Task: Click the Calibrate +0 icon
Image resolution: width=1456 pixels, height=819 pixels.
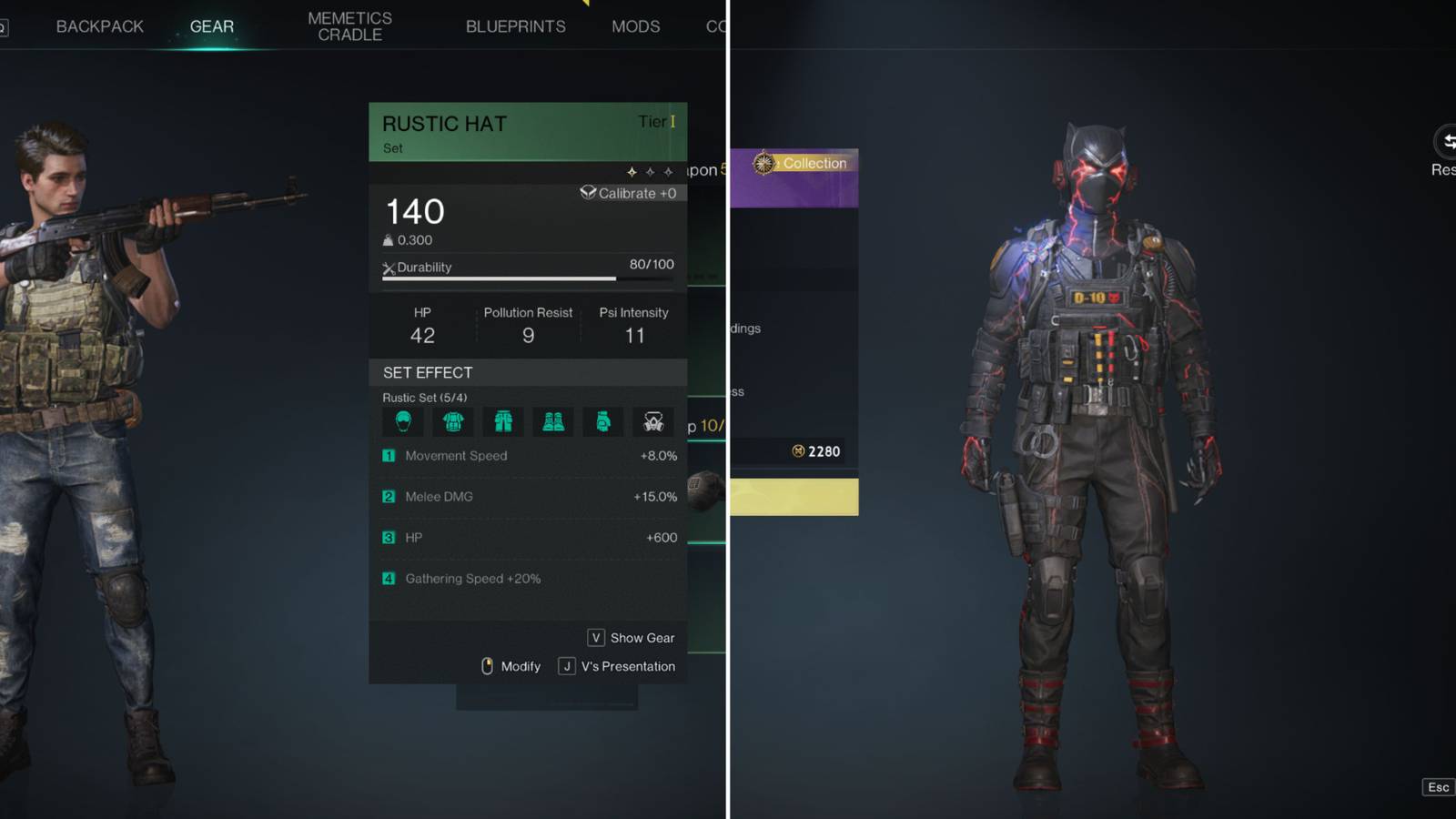Action: [591, 193]
